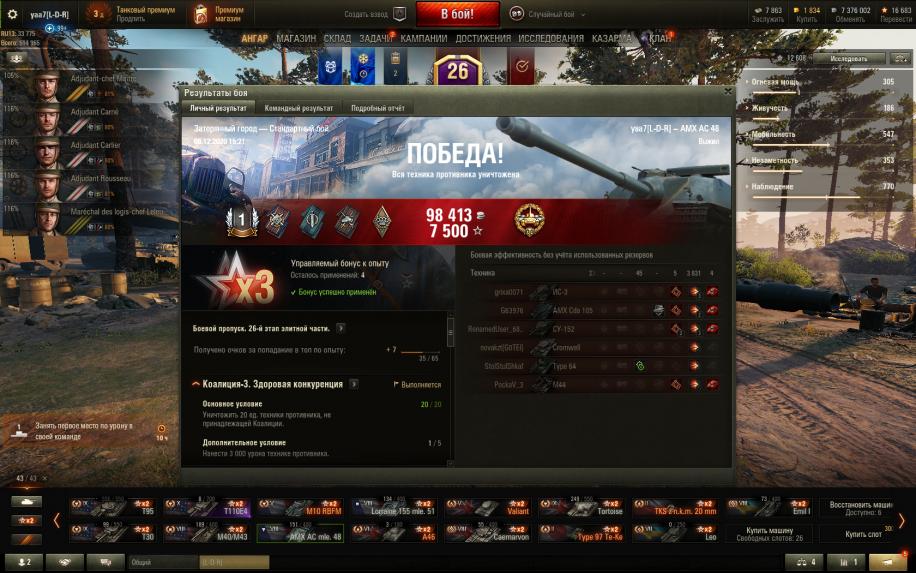Go to the "СКЛАД" depot section

tap(338, 39)
